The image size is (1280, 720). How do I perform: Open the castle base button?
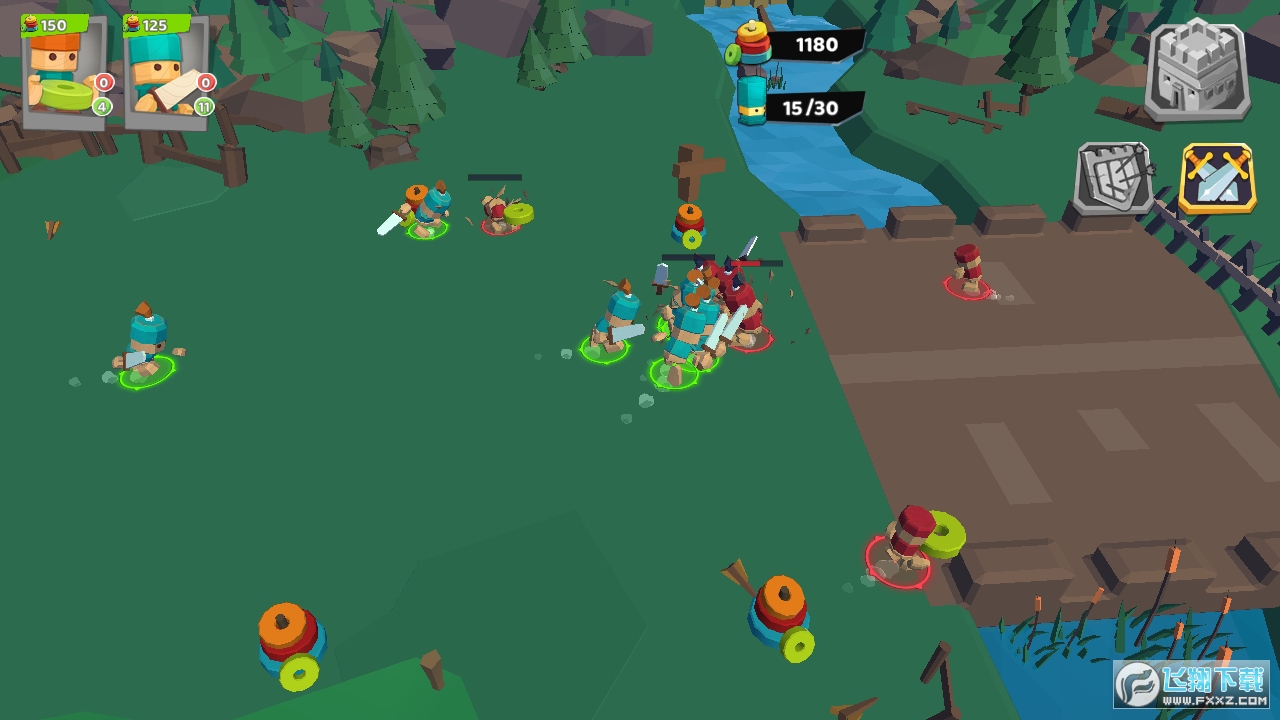click(x=1197, y=70)
